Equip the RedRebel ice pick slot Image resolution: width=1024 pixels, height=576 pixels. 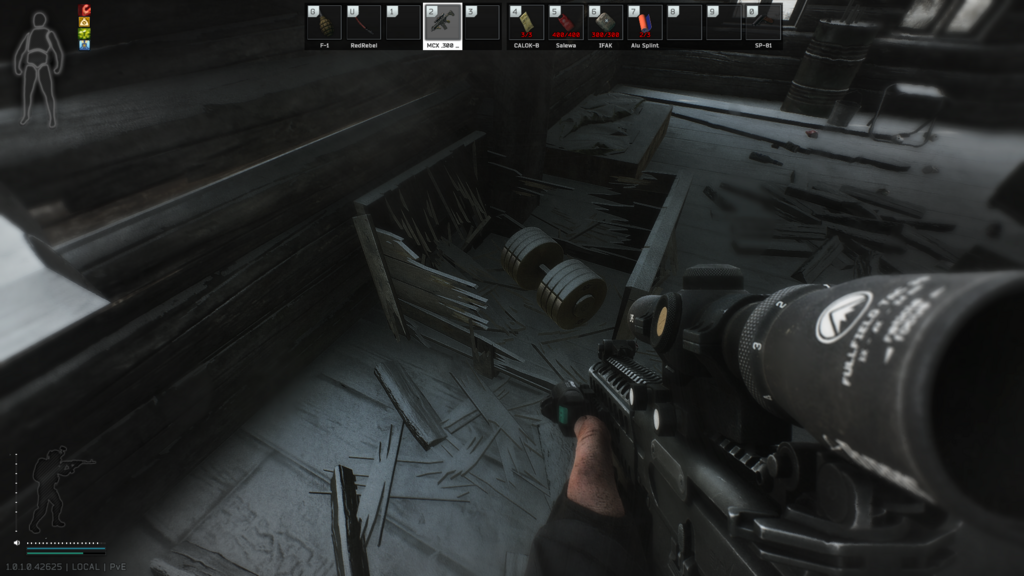click(x=364, y=22)
